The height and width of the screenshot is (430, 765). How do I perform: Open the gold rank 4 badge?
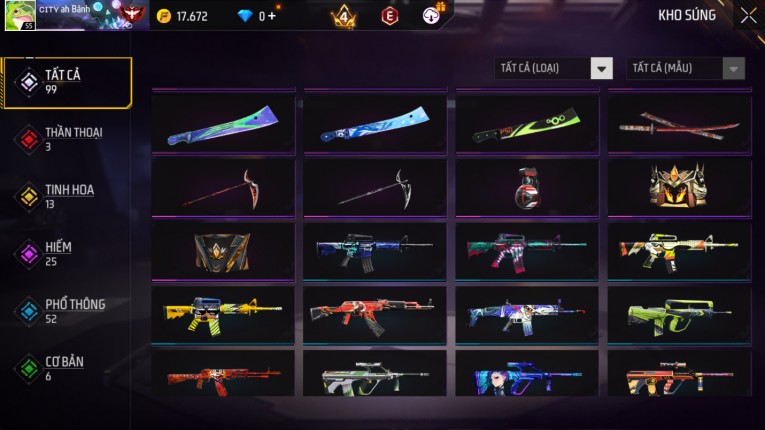(x=343, y=16)
